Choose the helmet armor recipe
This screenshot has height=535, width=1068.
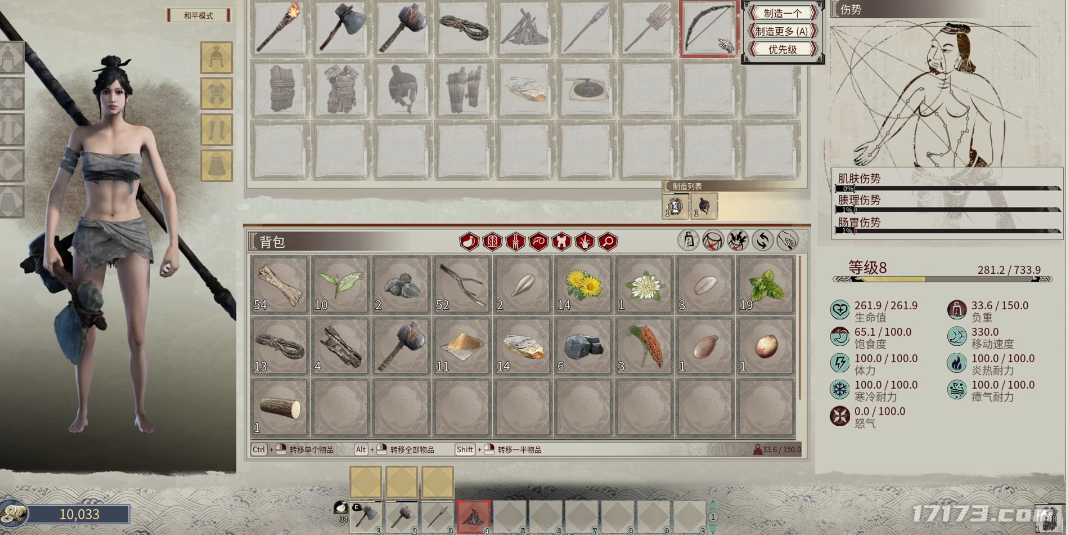click(x=400, y=89)
